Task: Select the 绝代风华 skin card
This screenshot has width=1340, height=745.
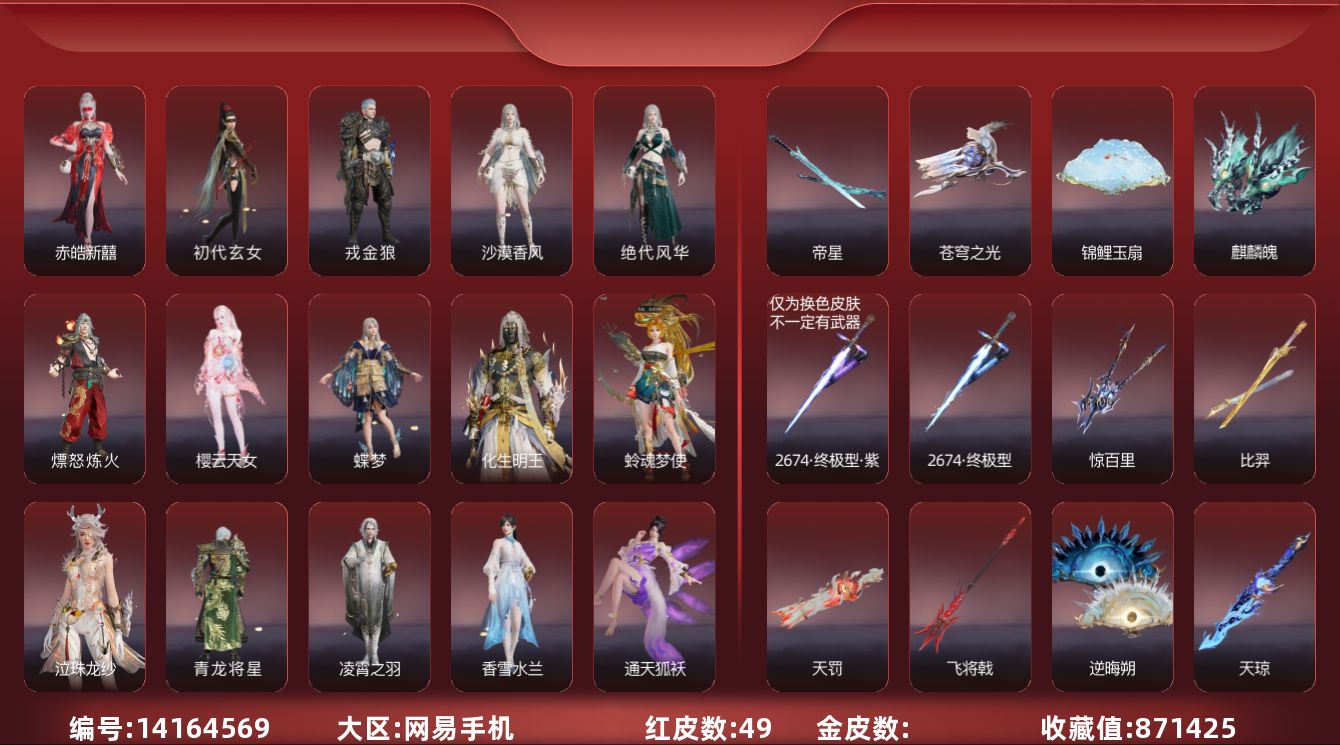Action: pos(654,180)
